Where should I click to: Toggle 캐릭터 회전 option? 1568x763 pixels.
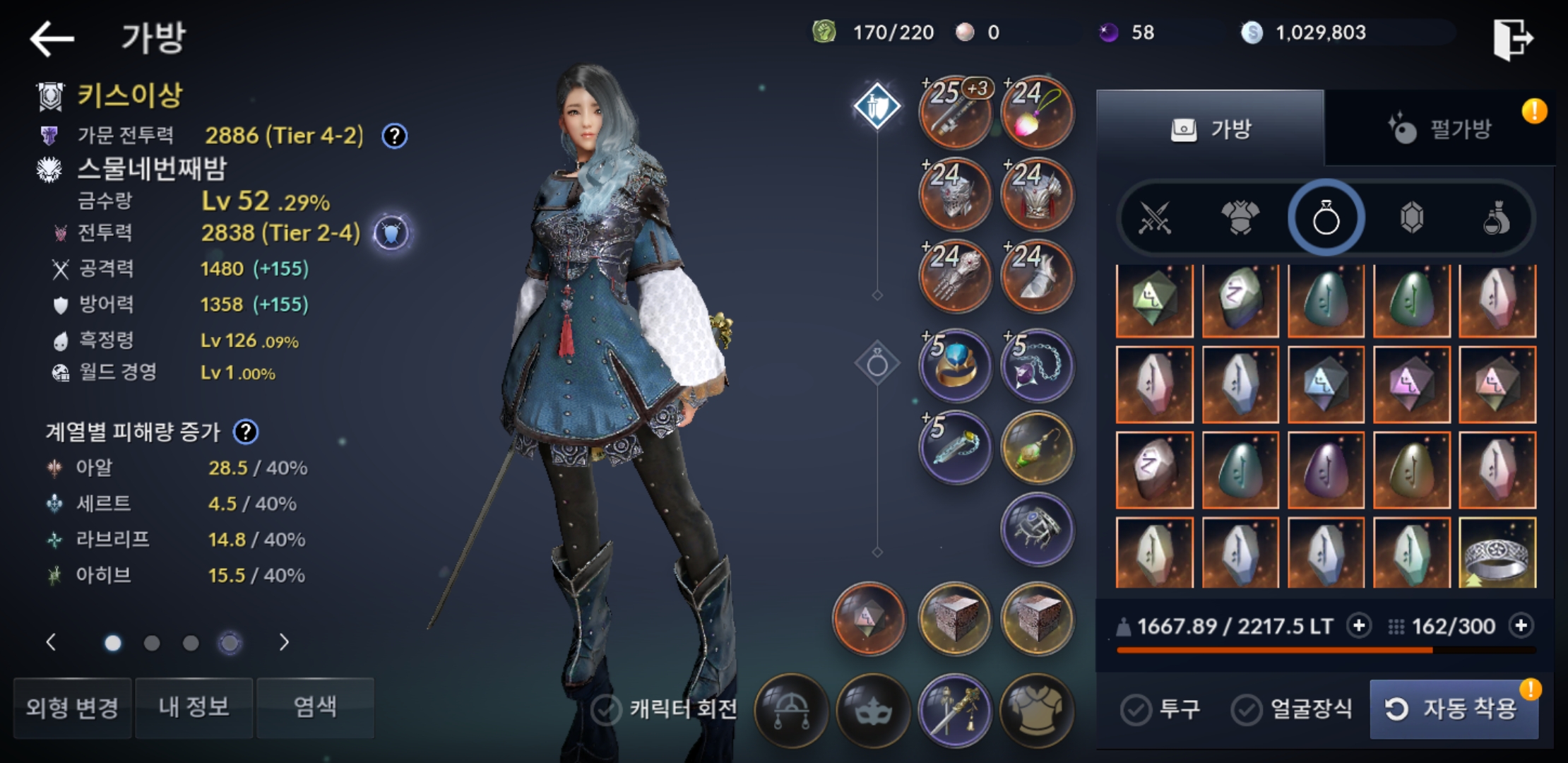coord(606,709)
